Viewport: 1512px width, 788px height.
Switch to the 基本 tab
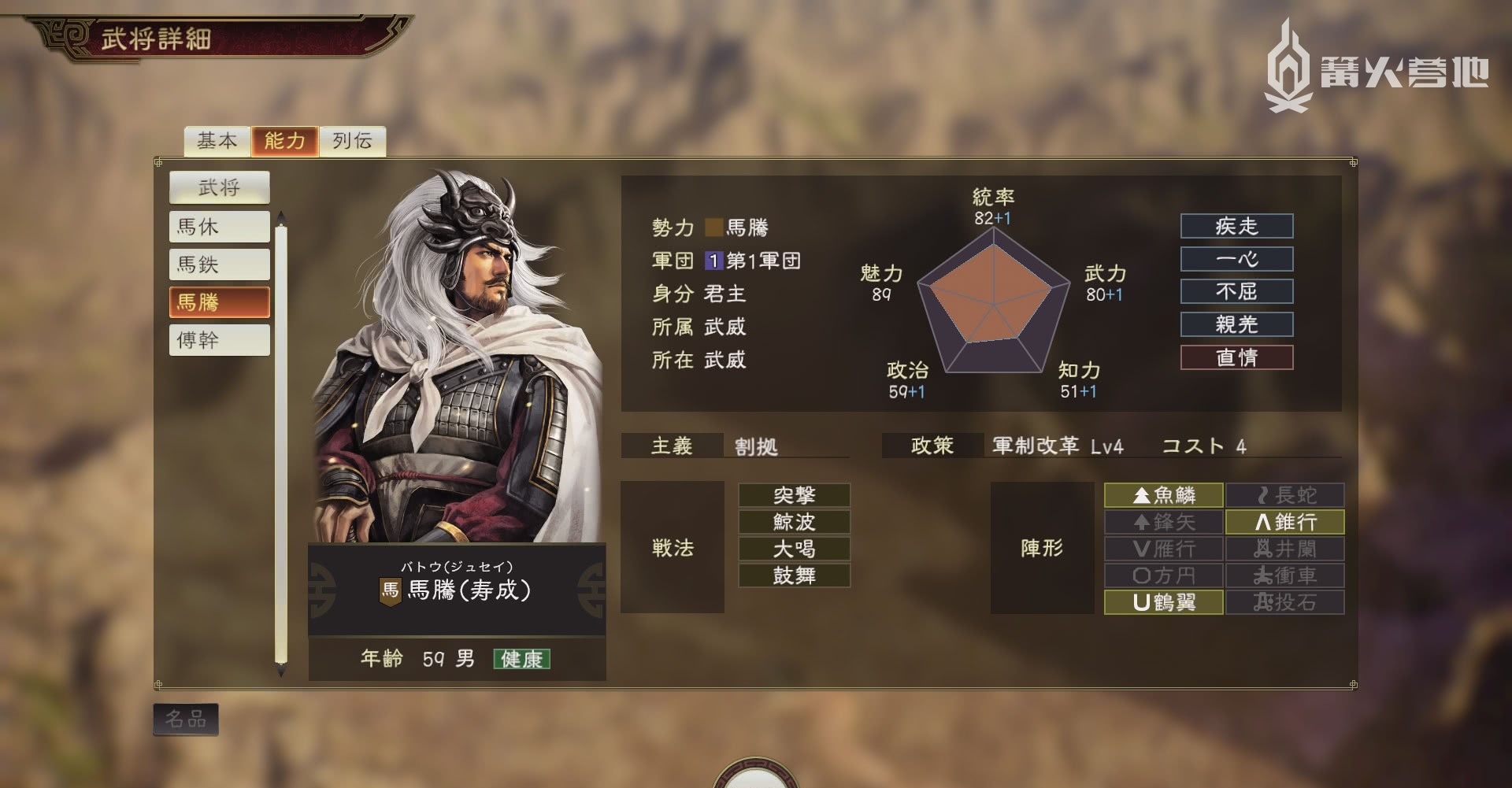click(x=218, y=140)
